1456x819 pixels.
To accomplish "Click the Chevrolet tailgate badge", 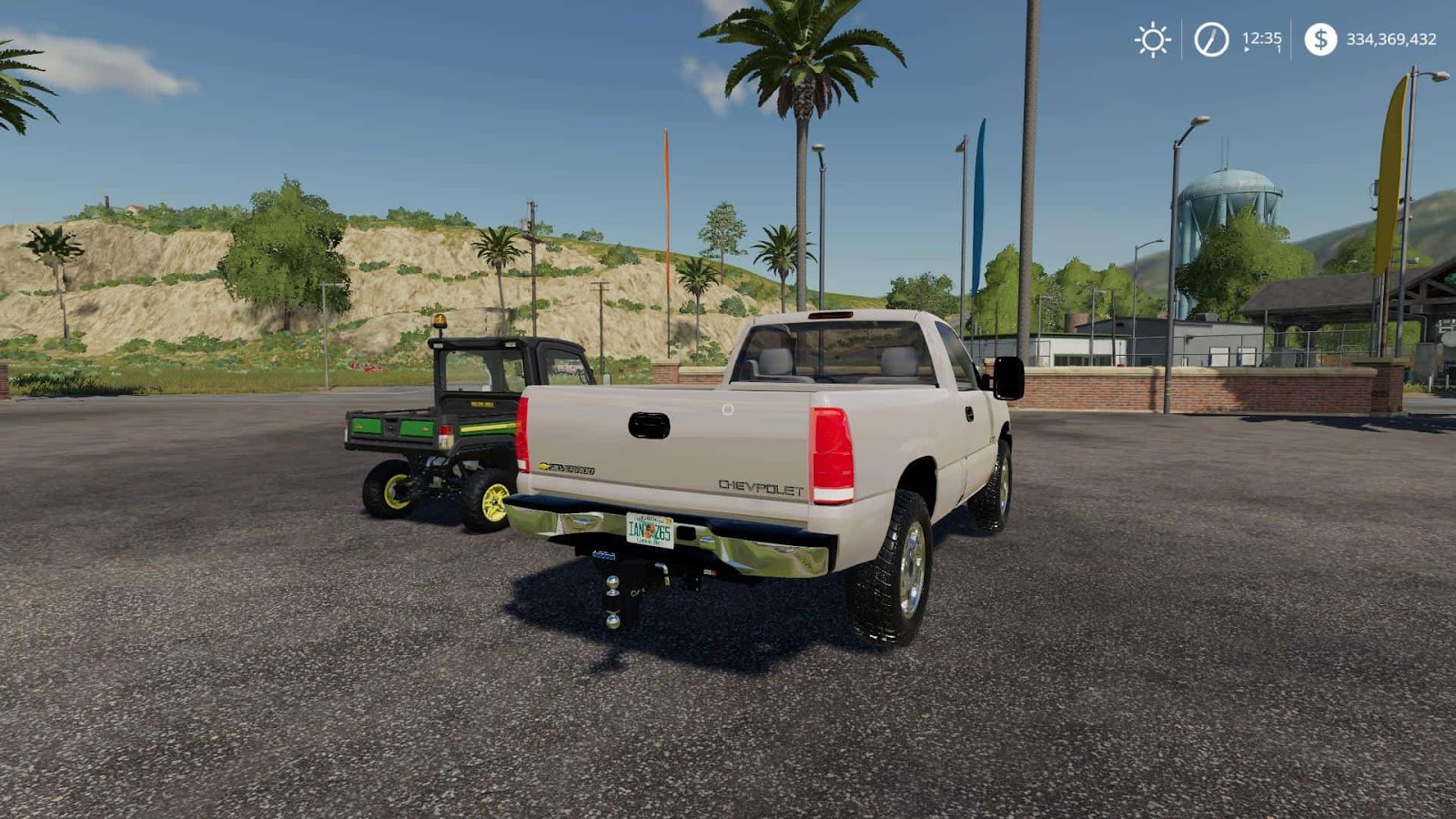I will pos(761,490).
